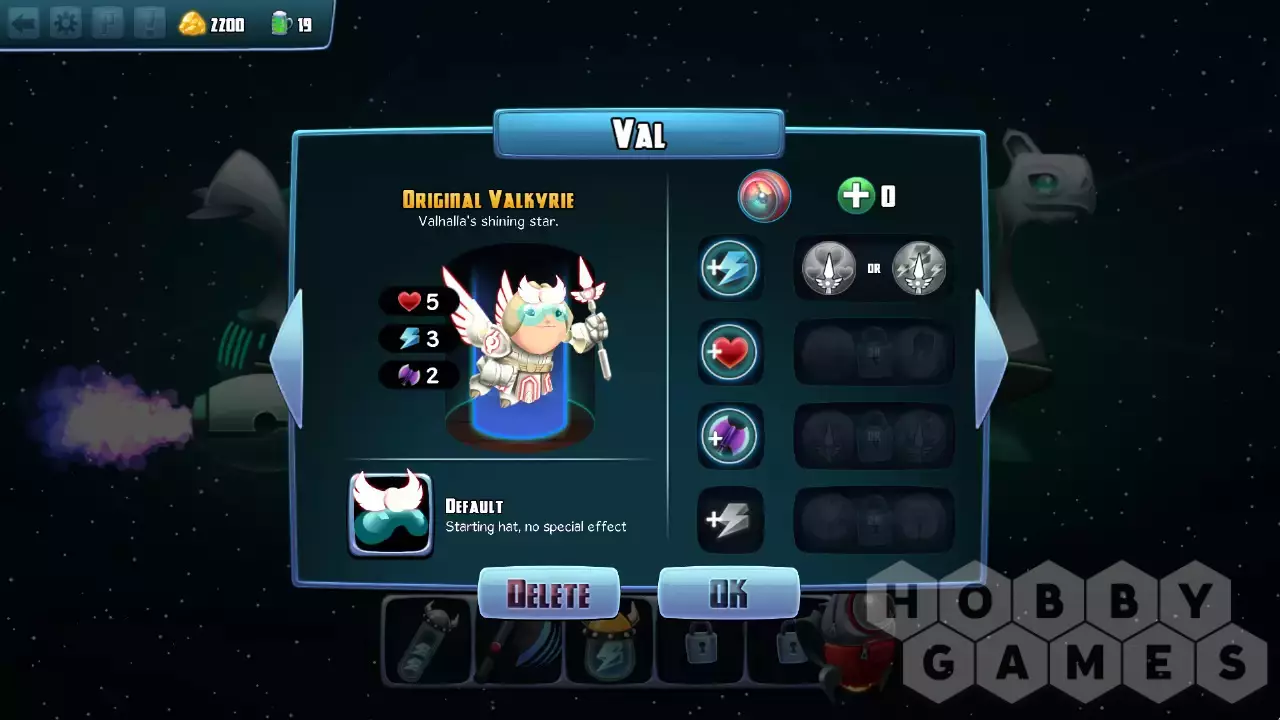This screenshot has width=1280, height=720.
Task: Confirm Val with the OK button
Action: tap(728, 594)
